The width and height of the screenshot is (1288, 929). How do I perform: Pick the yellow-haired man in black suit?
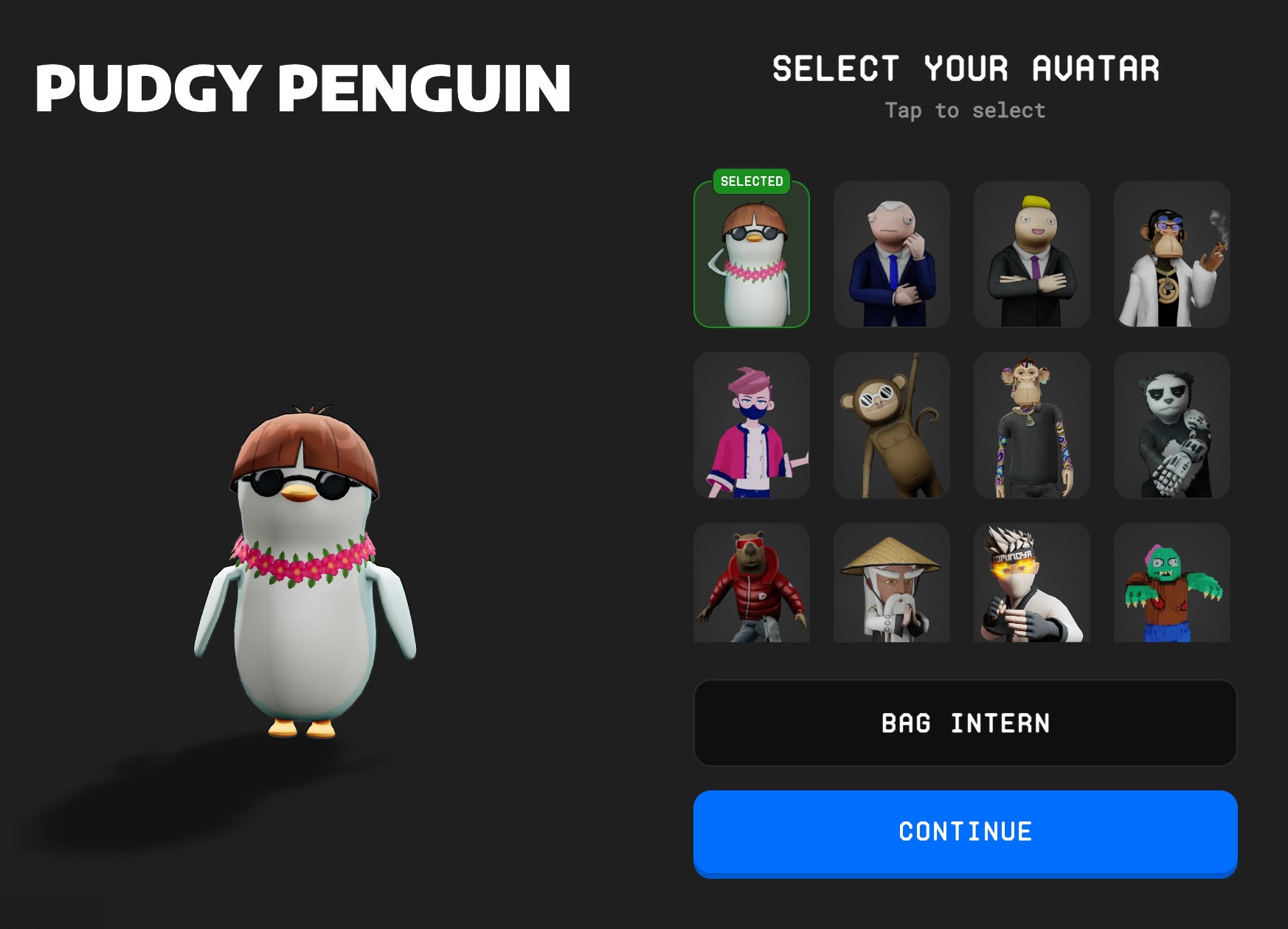[x=1031, y=254]
